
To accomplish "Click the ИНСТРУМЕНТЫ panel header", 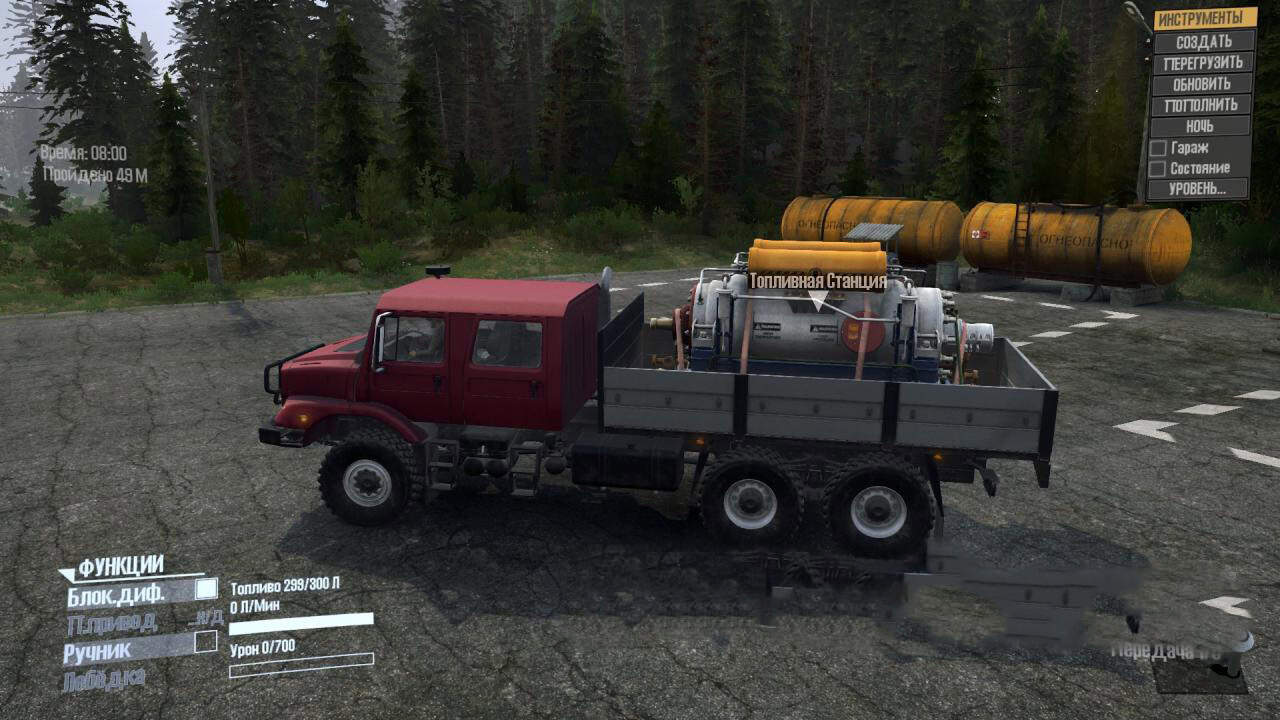I will [x=1205, y=18].
